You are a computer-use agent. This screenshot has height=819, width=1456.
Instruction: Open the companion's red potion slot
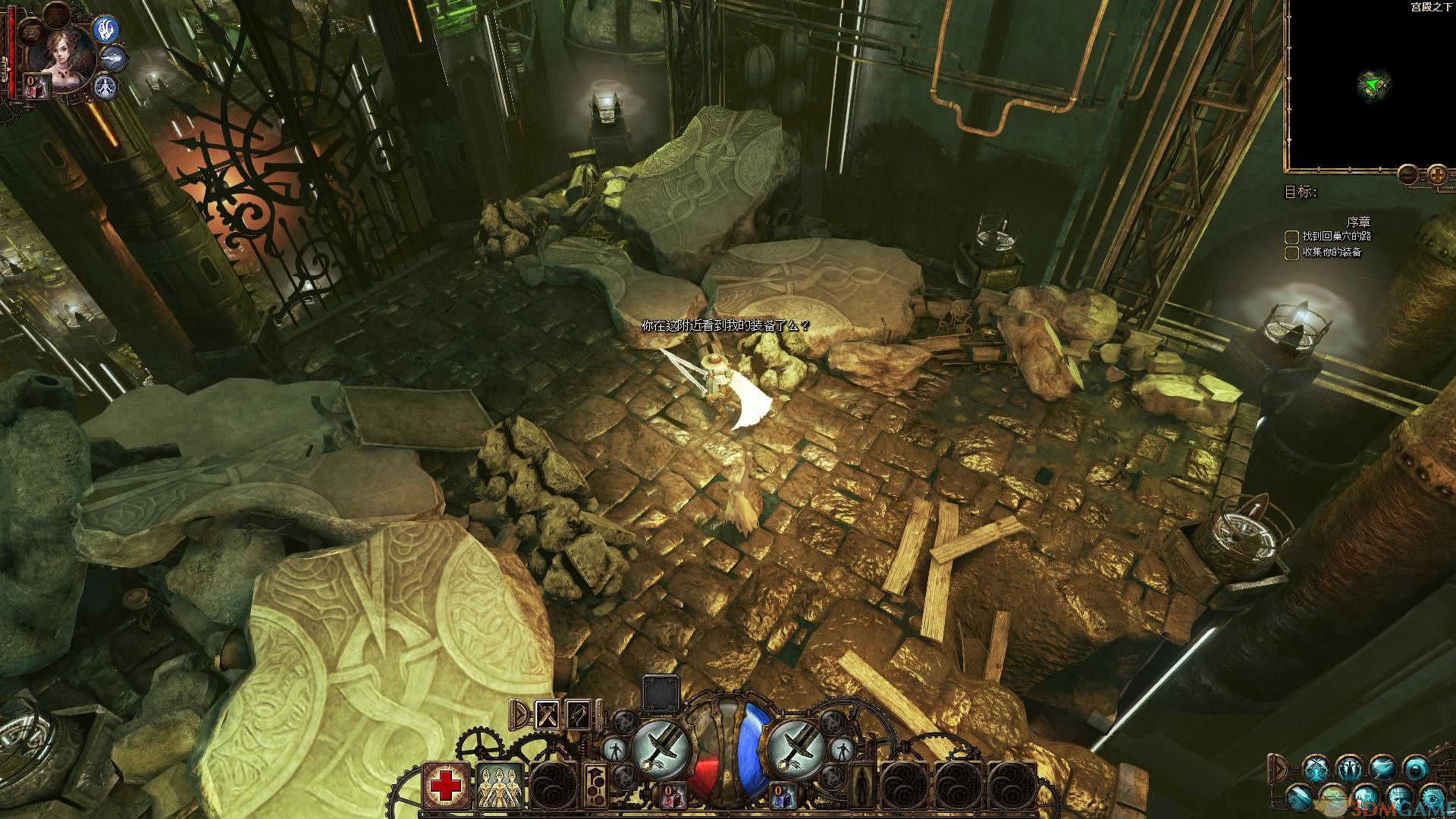click(x=36, y=86)
